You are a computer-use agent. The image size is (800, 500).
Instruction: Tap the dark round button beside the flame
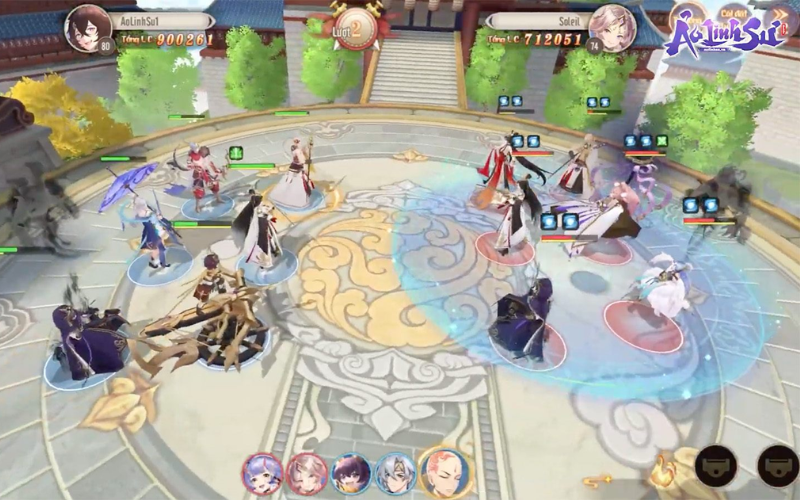tap(716, 465)
